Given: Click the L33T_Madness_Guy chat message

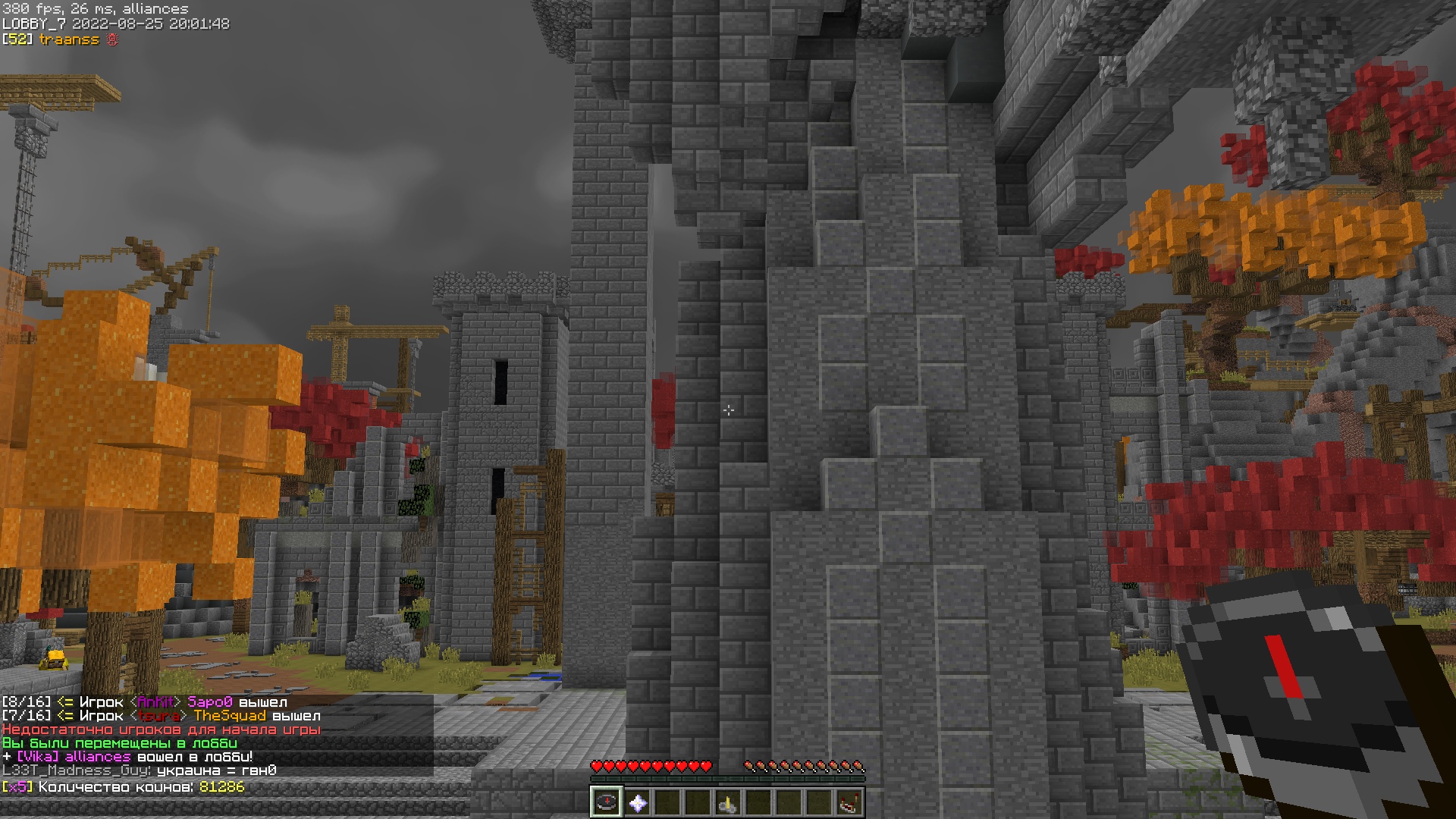Looking at the screenshot, I should [140, 770].
